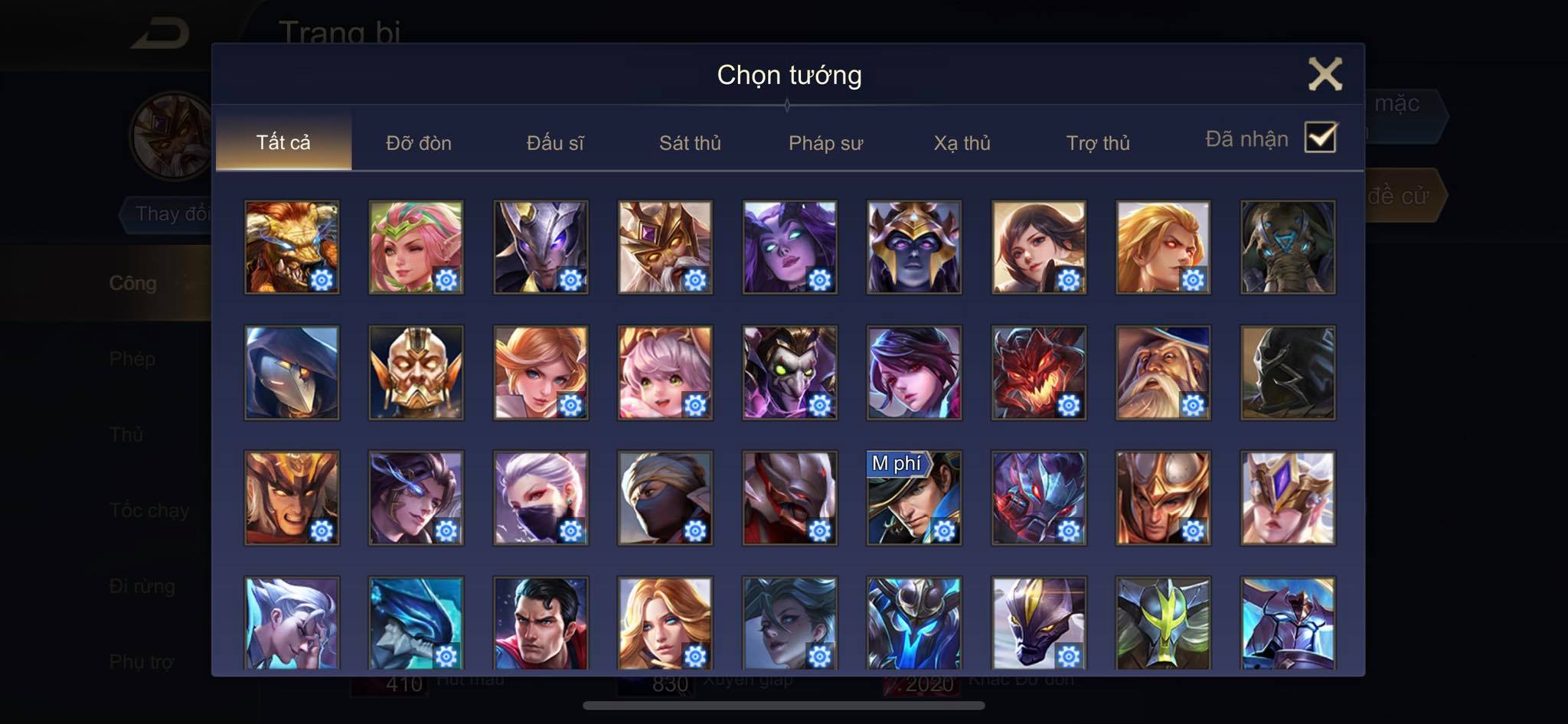
Task: Select the white-bearded wizard in blue hat
Action: pyautogui.click(x=1163, y=373)
